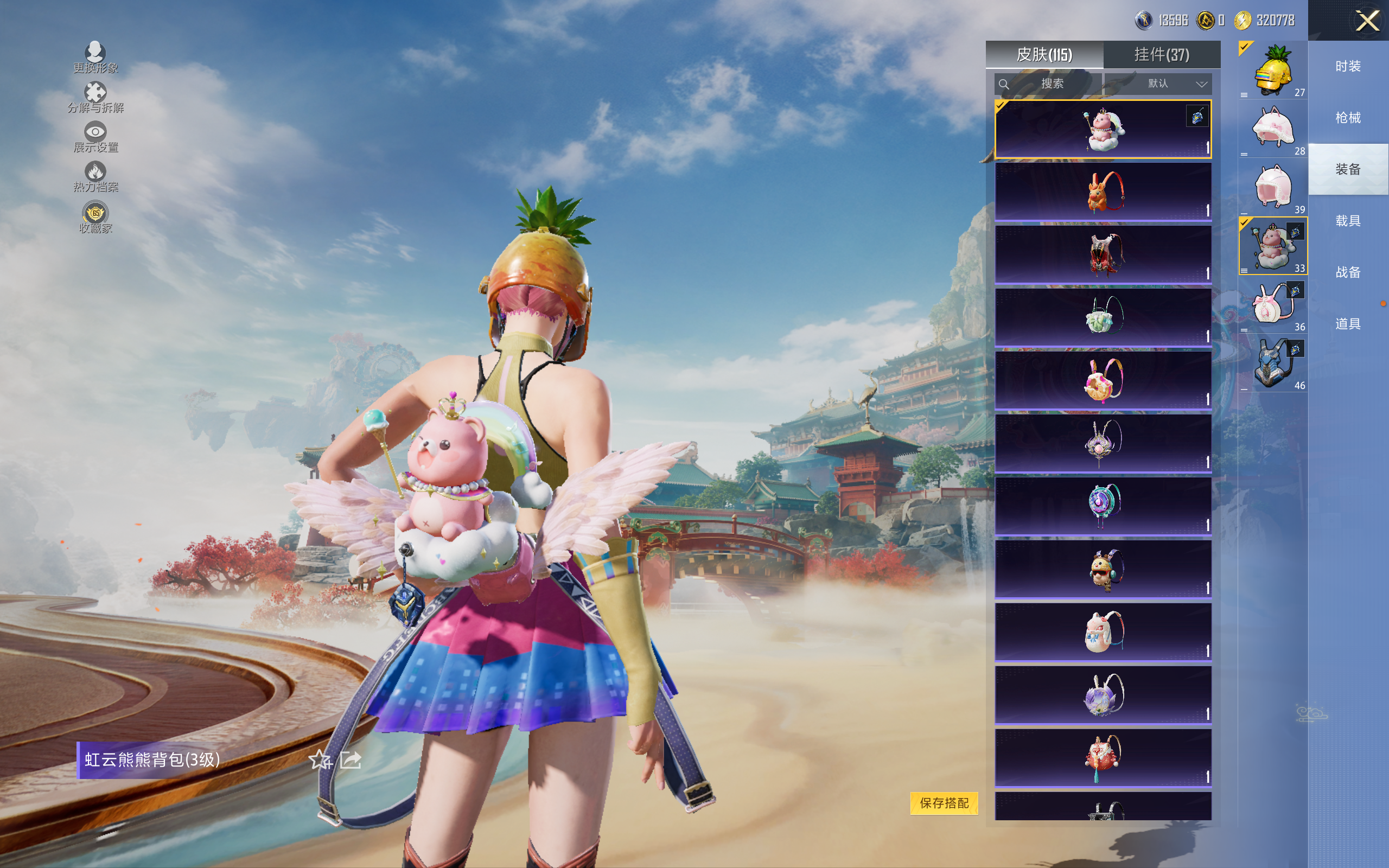Switch to the 挂件 pendants tab
This screenshot has height=868, width=1389.
point(1161,55)
